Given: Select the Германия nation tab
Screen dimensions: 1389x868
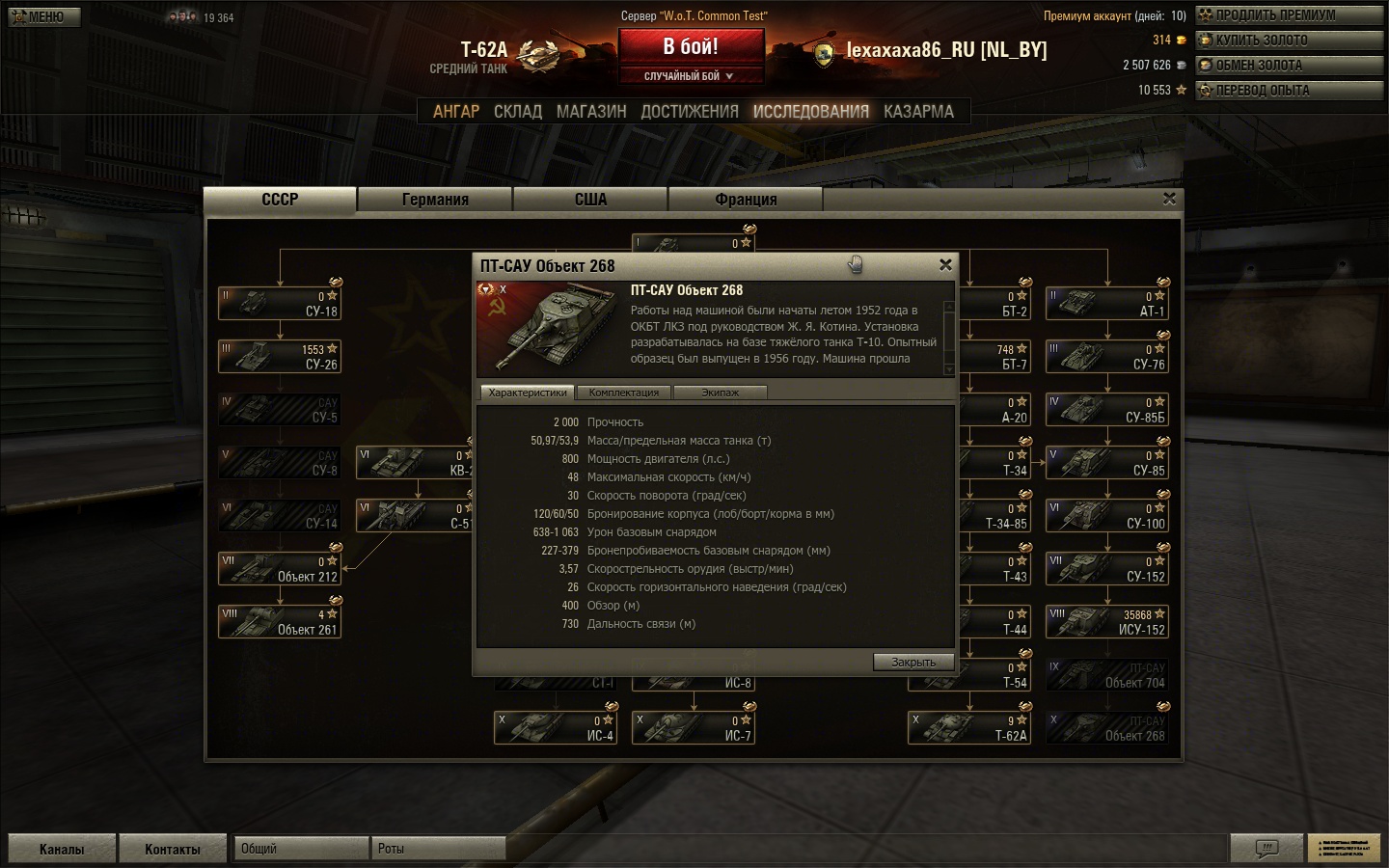Looking at the screenshot, I should coord(435,200).
